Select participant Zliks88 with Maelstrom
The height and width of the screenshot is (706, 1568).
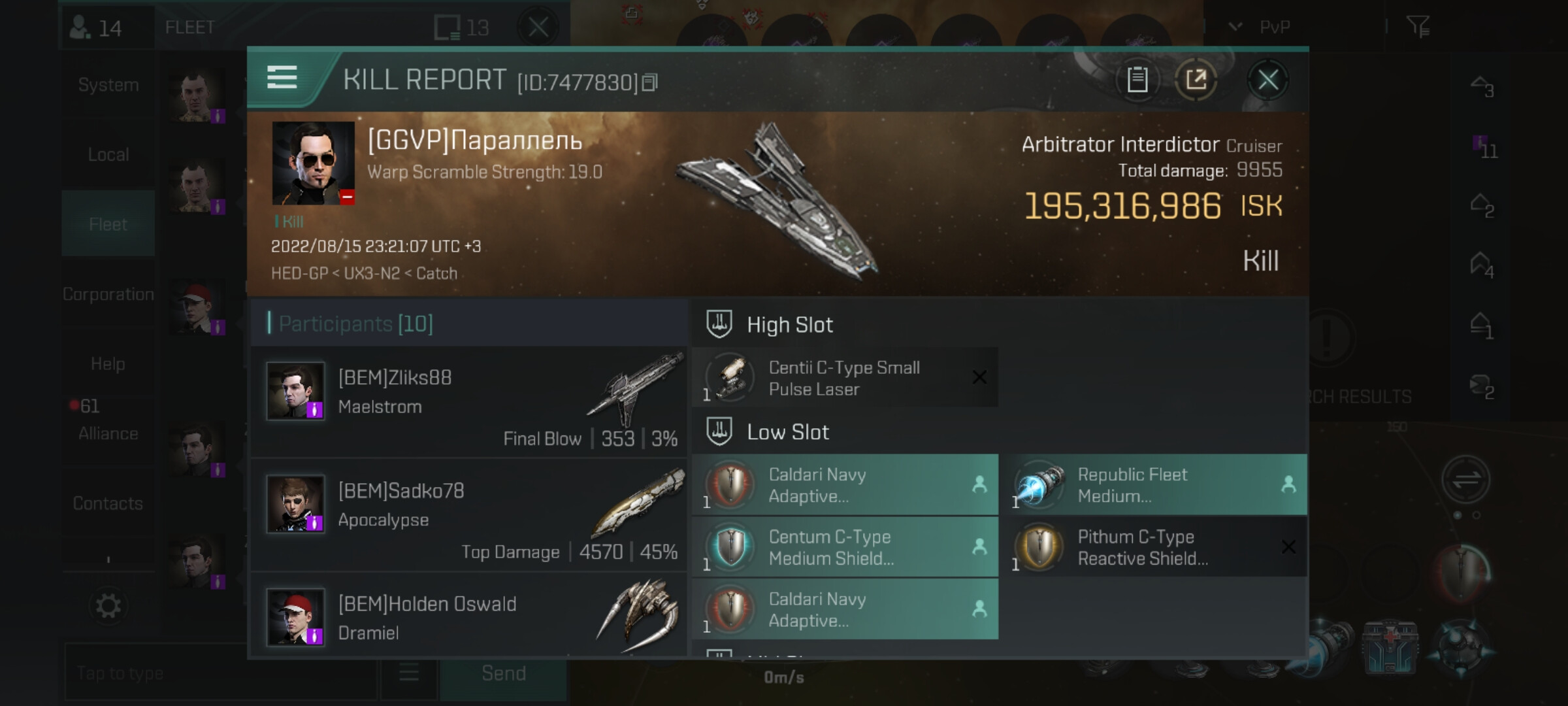click(468, 402)
